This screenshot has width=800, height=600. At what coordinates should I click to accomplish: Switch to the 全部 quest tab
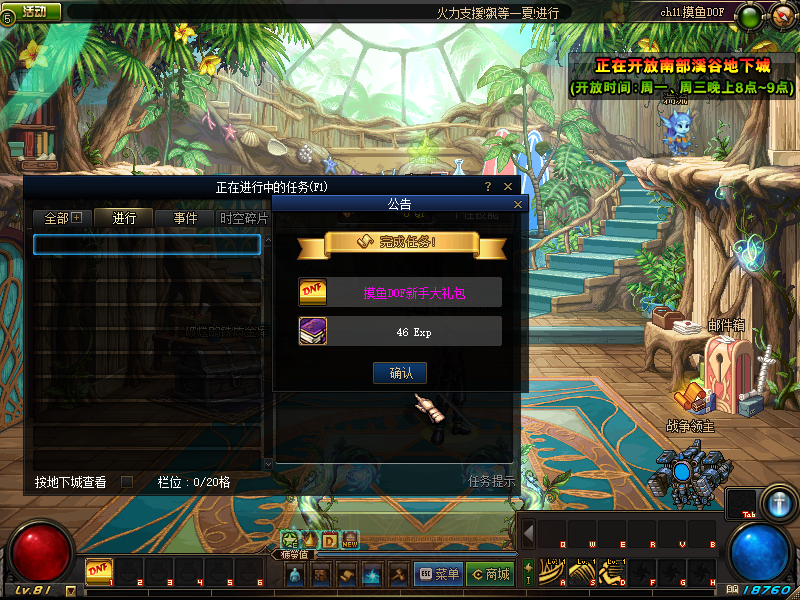click(x=62, y=218)
